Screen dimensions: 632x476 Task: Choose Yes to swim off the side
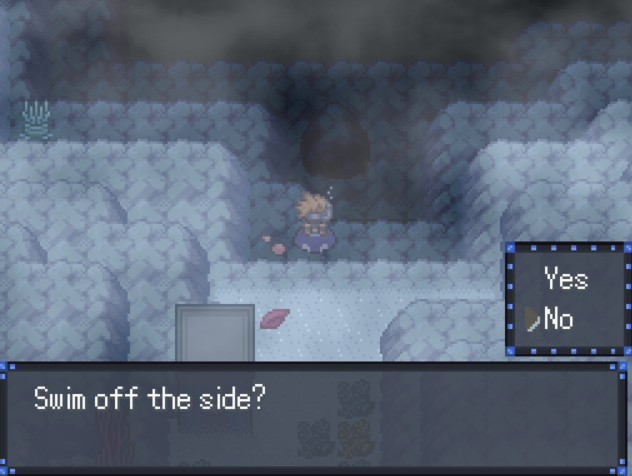click(566, 279)
